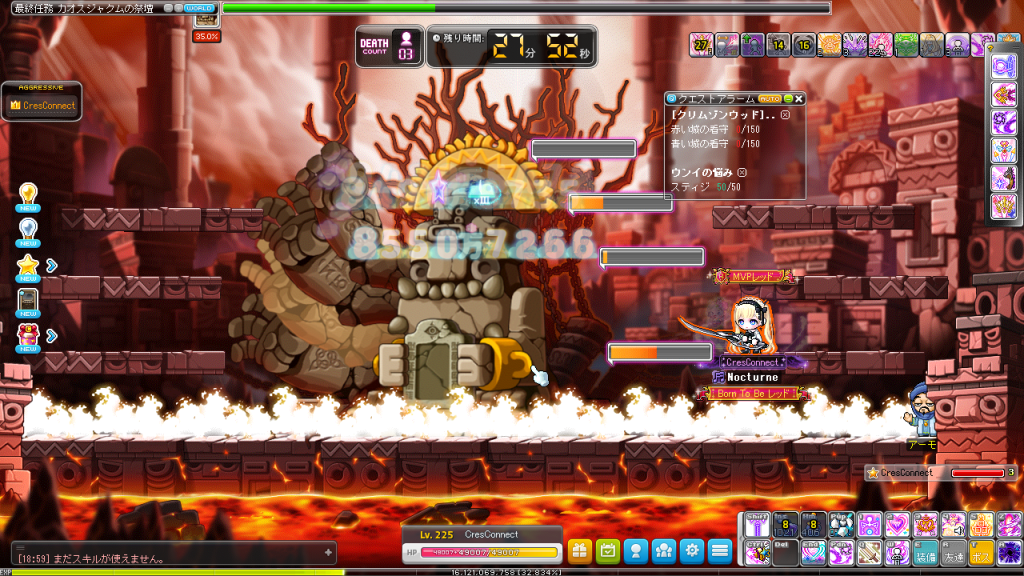The height and width of the screenshot is (576, 1024).
Task: Toggle the quest alarm AUTO button
Action: click(x=770, y=99)
